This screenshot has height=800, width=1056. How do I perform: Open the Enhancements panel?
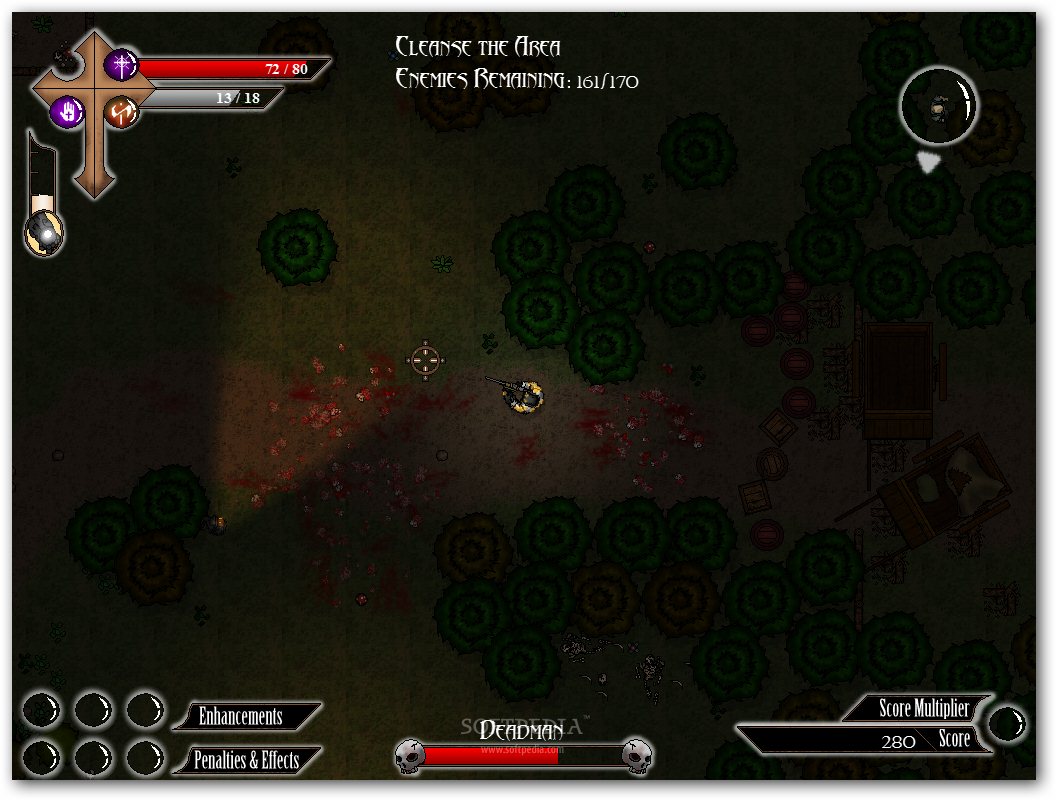tap(243, 717)
